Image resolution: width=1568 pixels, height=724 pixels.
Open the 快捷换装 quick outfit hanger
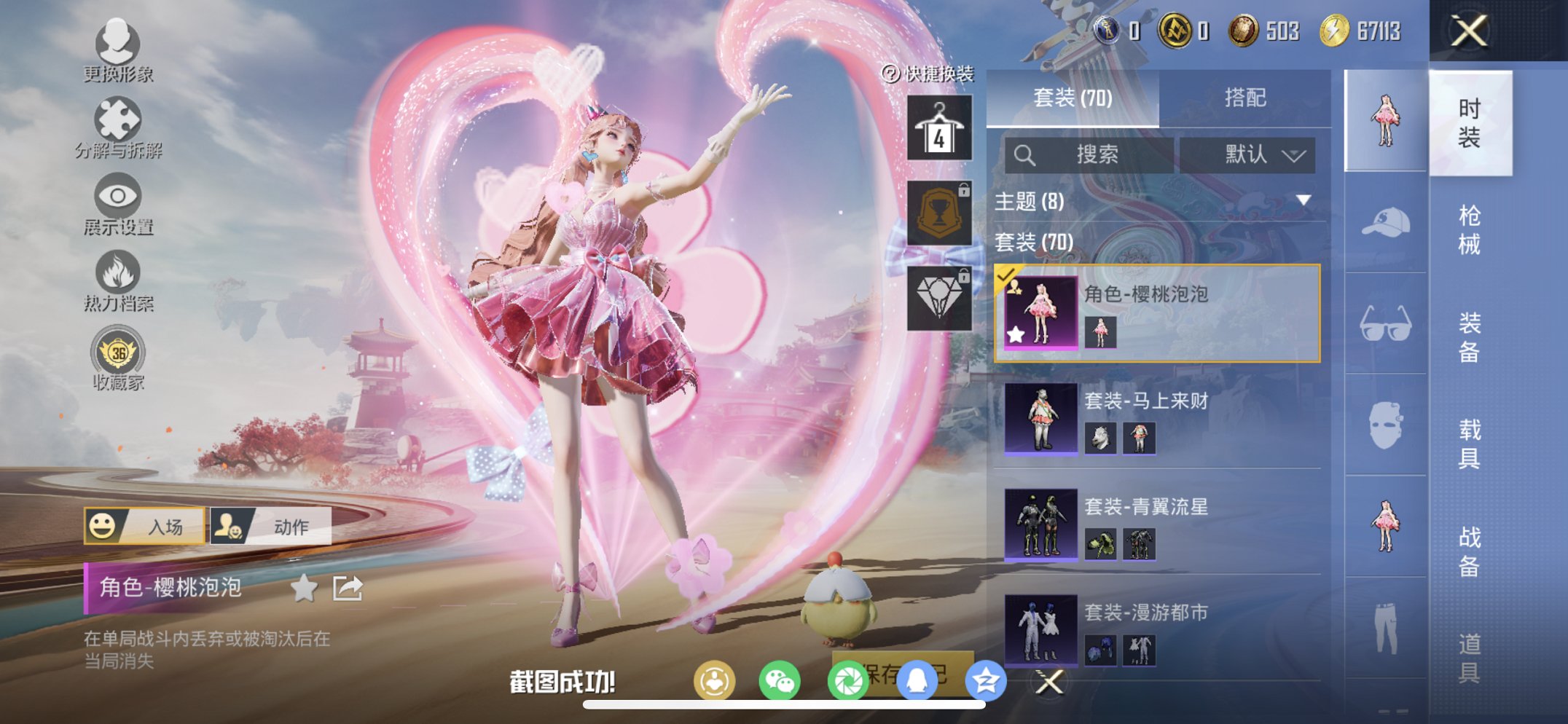[939, 129]
